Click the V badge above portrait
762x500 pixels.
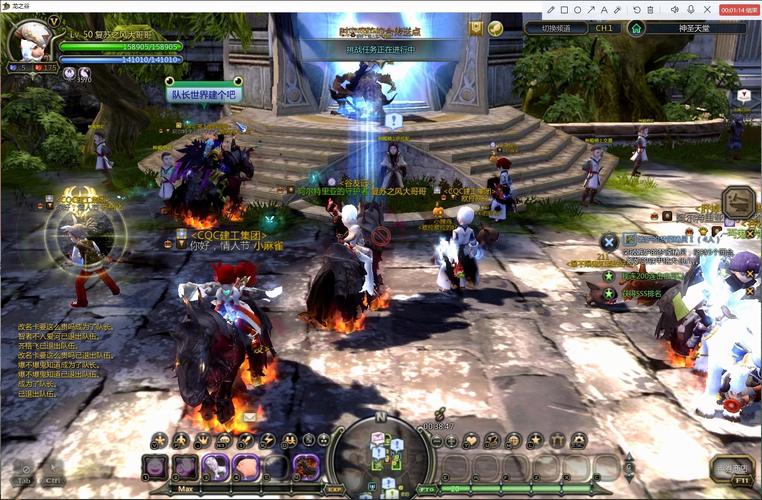54,21
